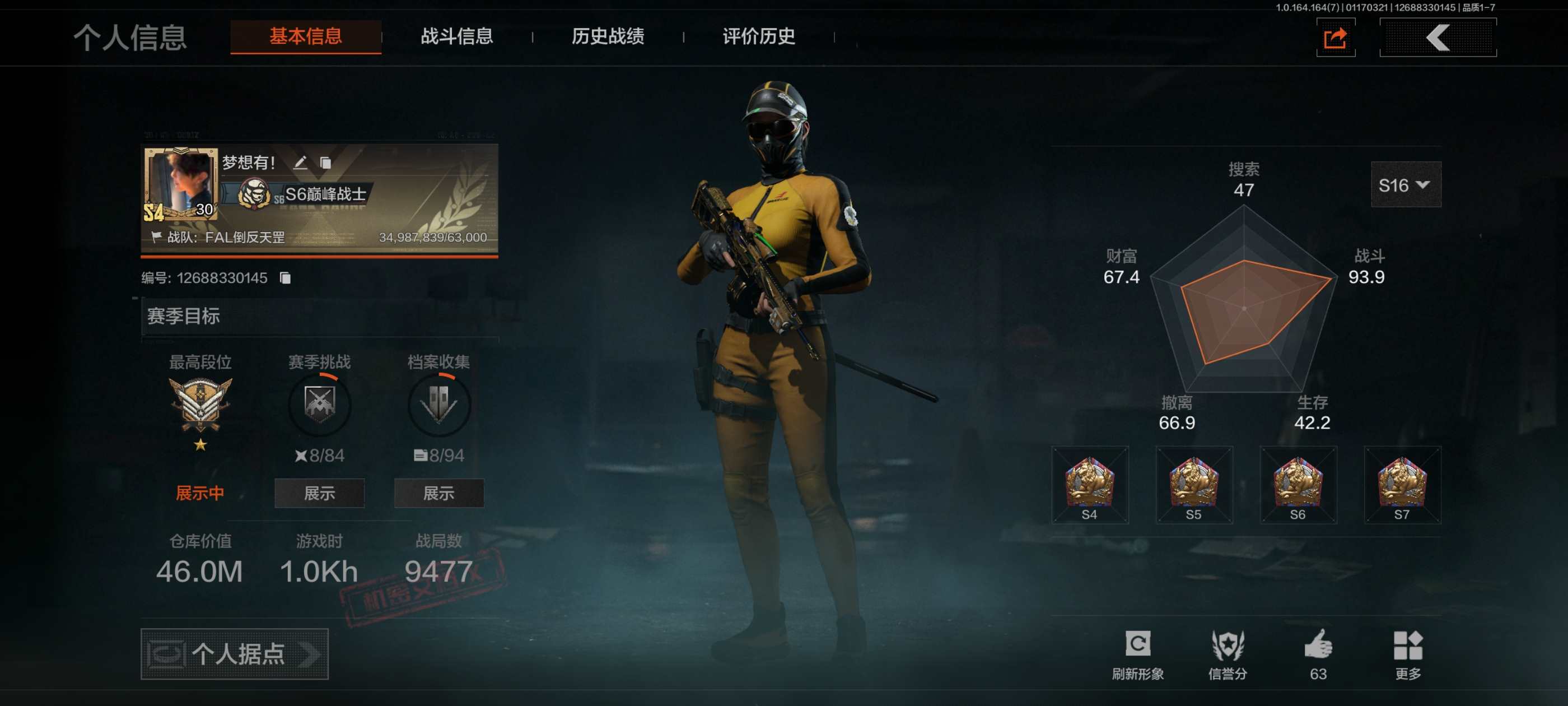
Task: Click the orange share icon
Action: tap(1335, 38)
